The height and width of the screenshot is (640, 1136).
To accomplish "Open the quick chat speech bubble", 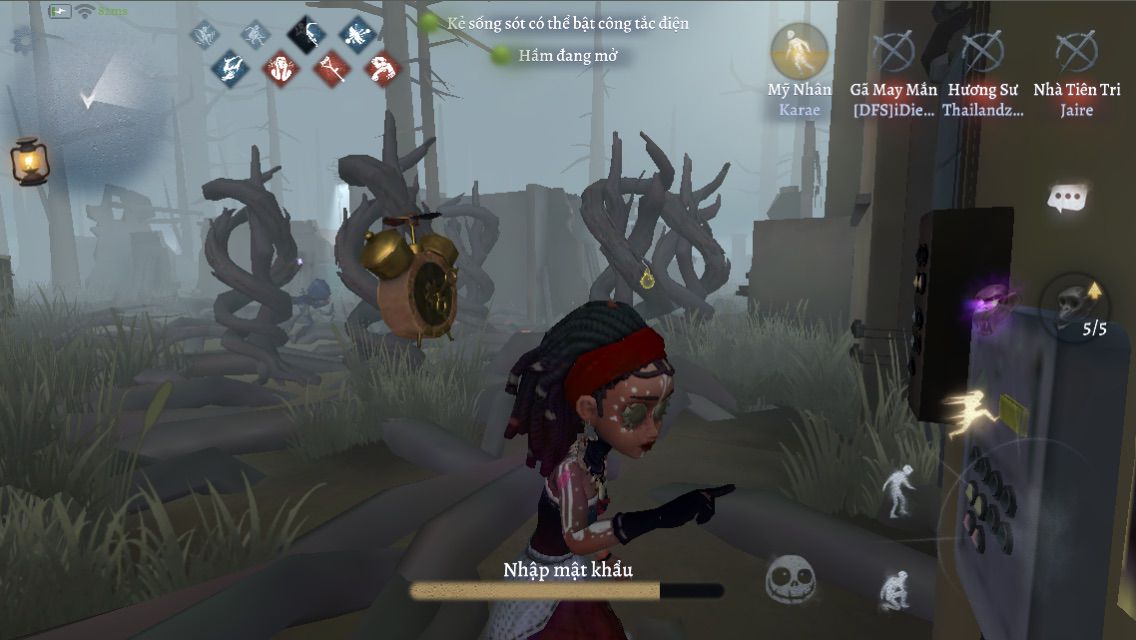I will 1068,198.
